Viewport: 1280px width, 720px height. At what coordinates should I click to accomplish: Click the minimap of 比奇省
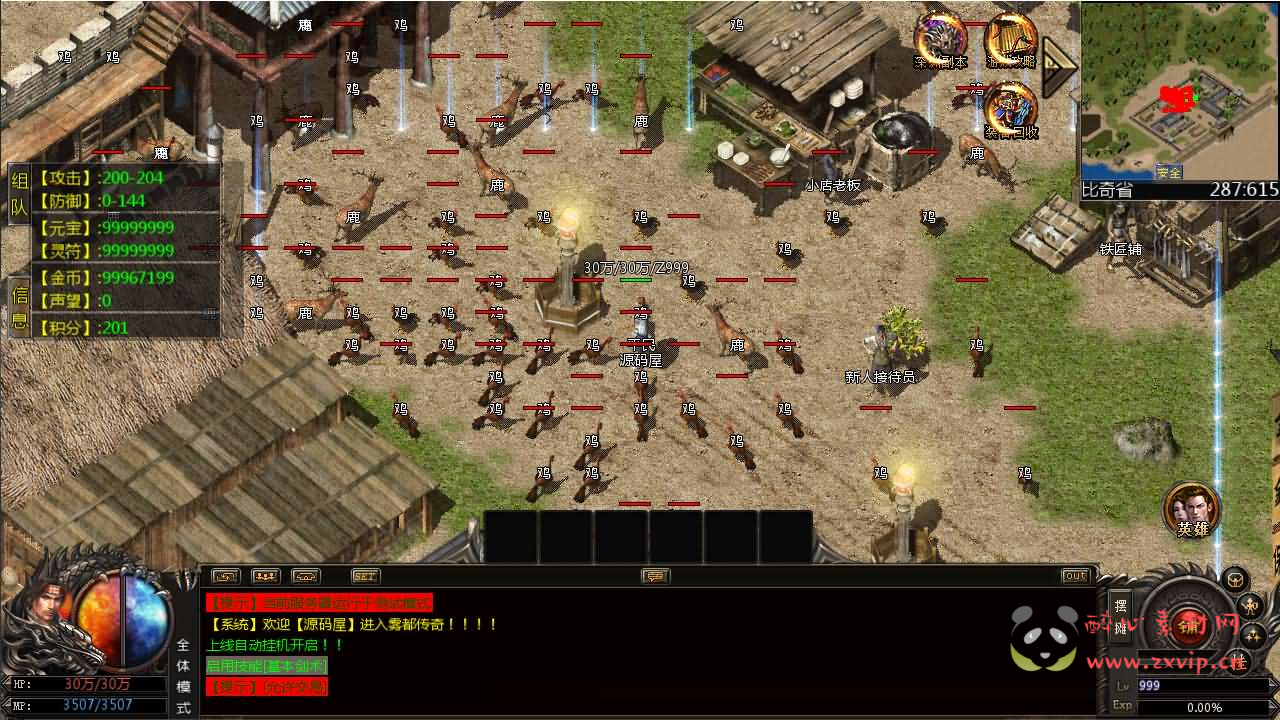click(x=1180, y=90)
